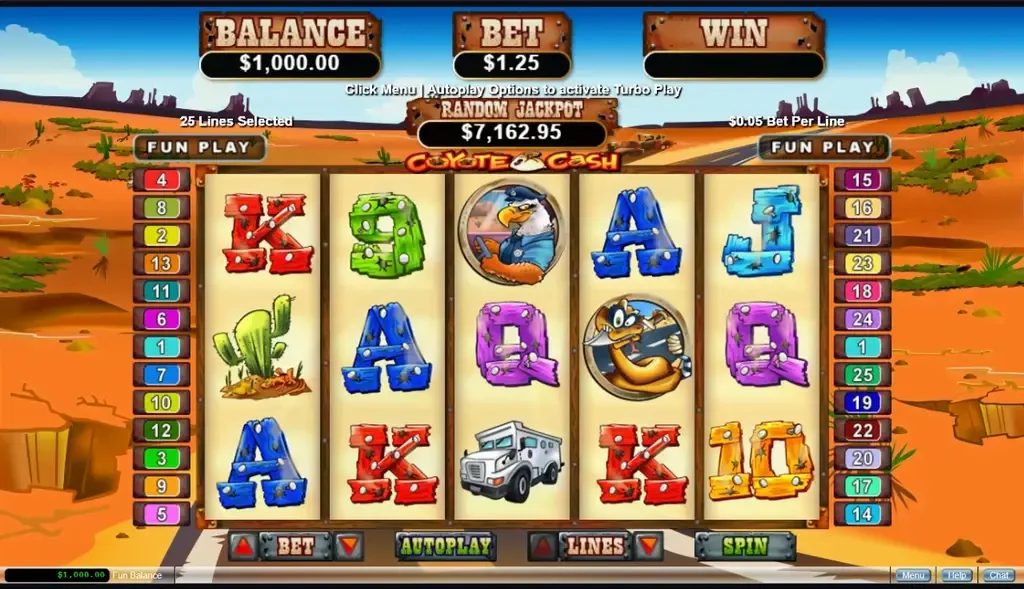
Task: Choose payline number 14
Action: click(861, 514)
